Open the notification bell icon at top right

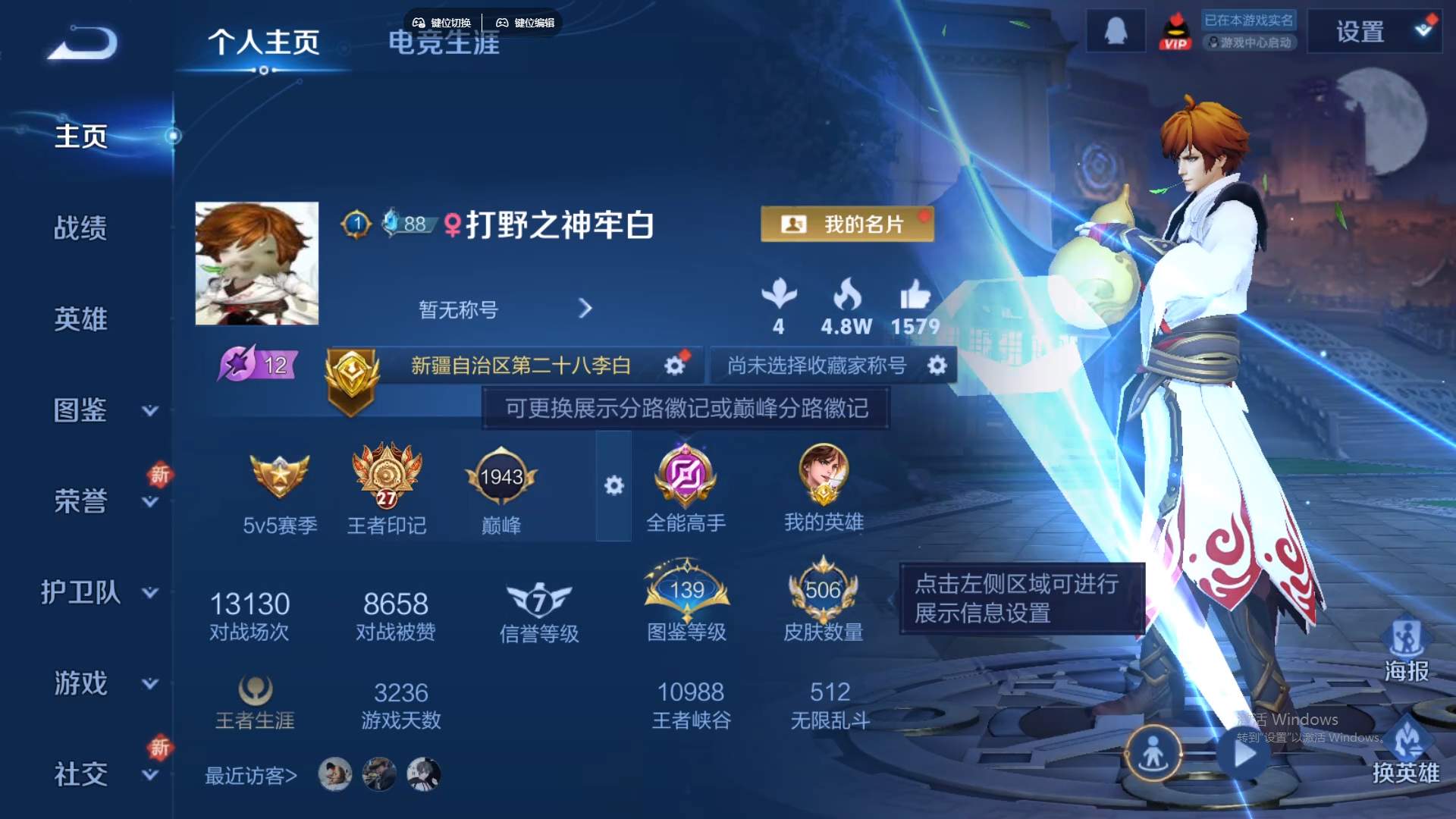coord(1115,32)
